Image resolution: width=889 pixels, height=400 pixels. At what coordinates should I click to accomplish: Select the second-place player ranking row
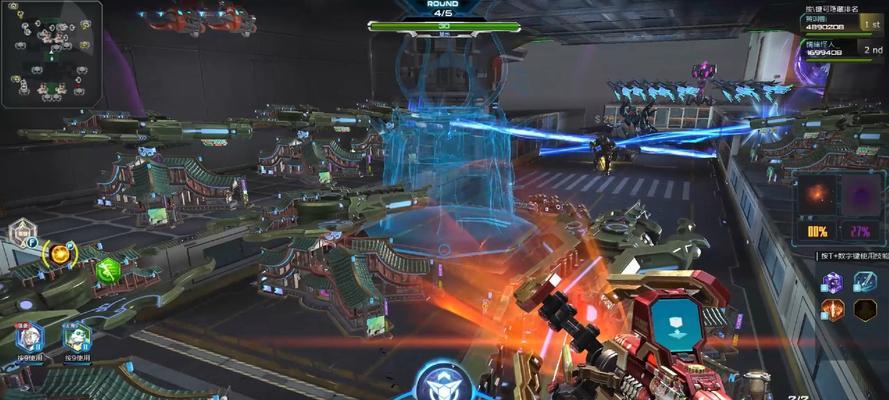[x=841, y=48]
